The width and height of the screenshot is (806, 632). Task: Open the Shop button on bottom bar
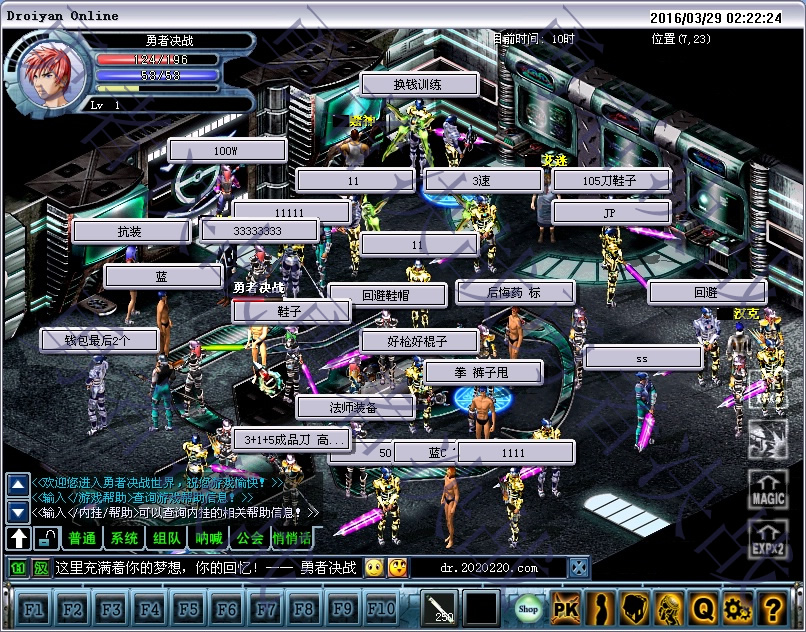[x=528, y=607]
